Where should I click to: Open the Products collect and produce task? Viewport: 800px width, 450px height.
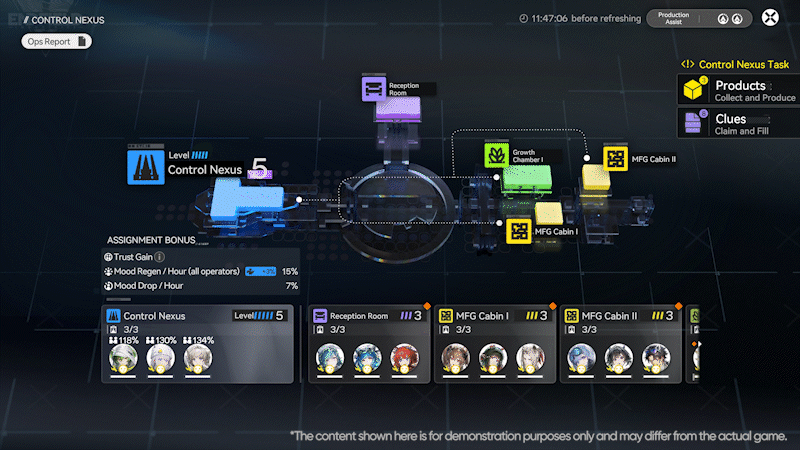tap(738, 90)
